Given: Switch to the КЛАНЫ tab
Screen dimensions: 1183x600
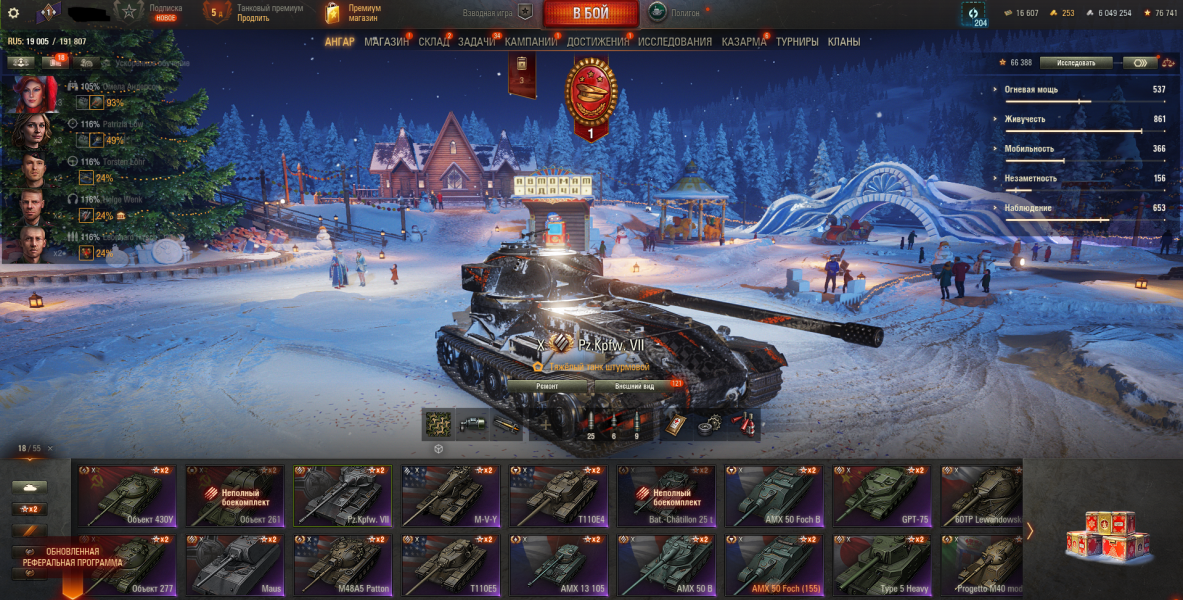Looking at the screenshot, I should pos(844,42).
